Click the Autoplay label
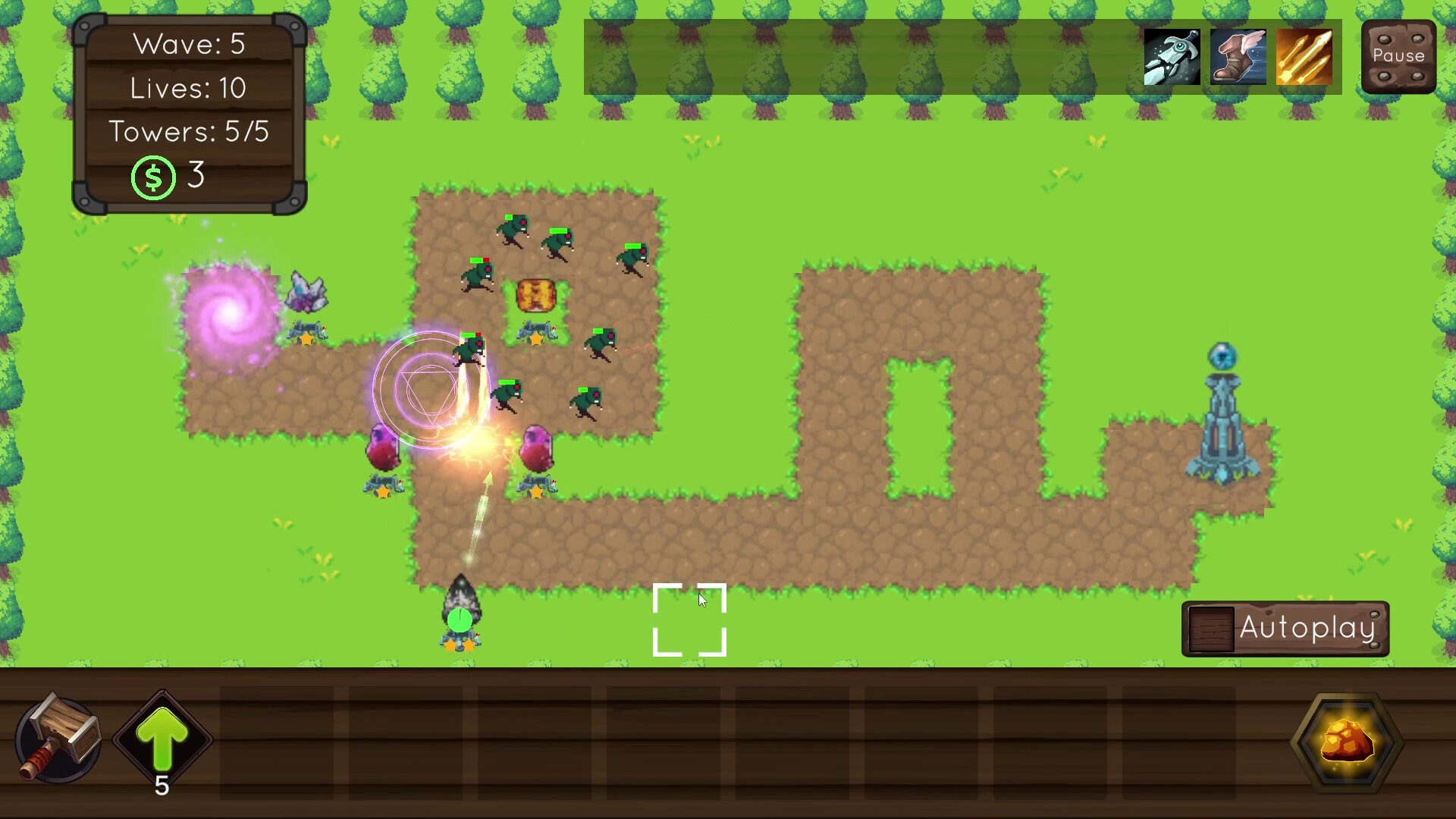Viewport: 1456px width, 819px height. pos(1307,628)
